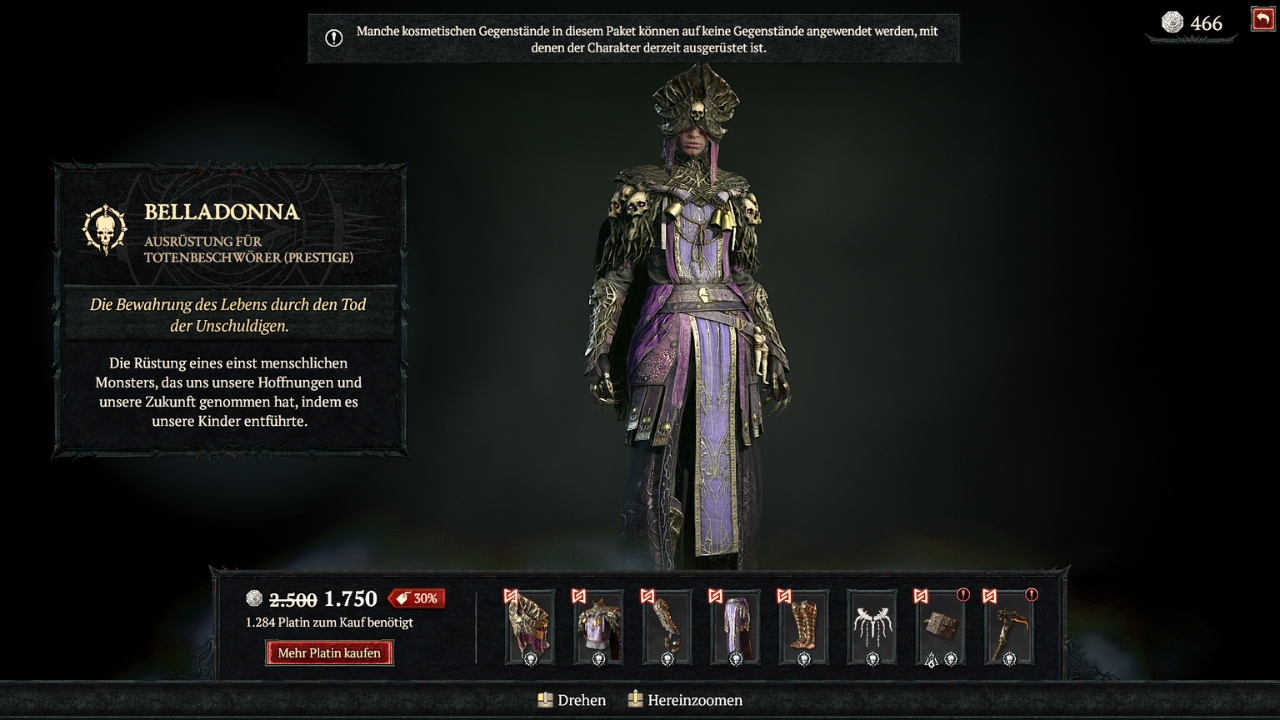Choose the gauntlet gloves item slot

[x=666, y=627]
